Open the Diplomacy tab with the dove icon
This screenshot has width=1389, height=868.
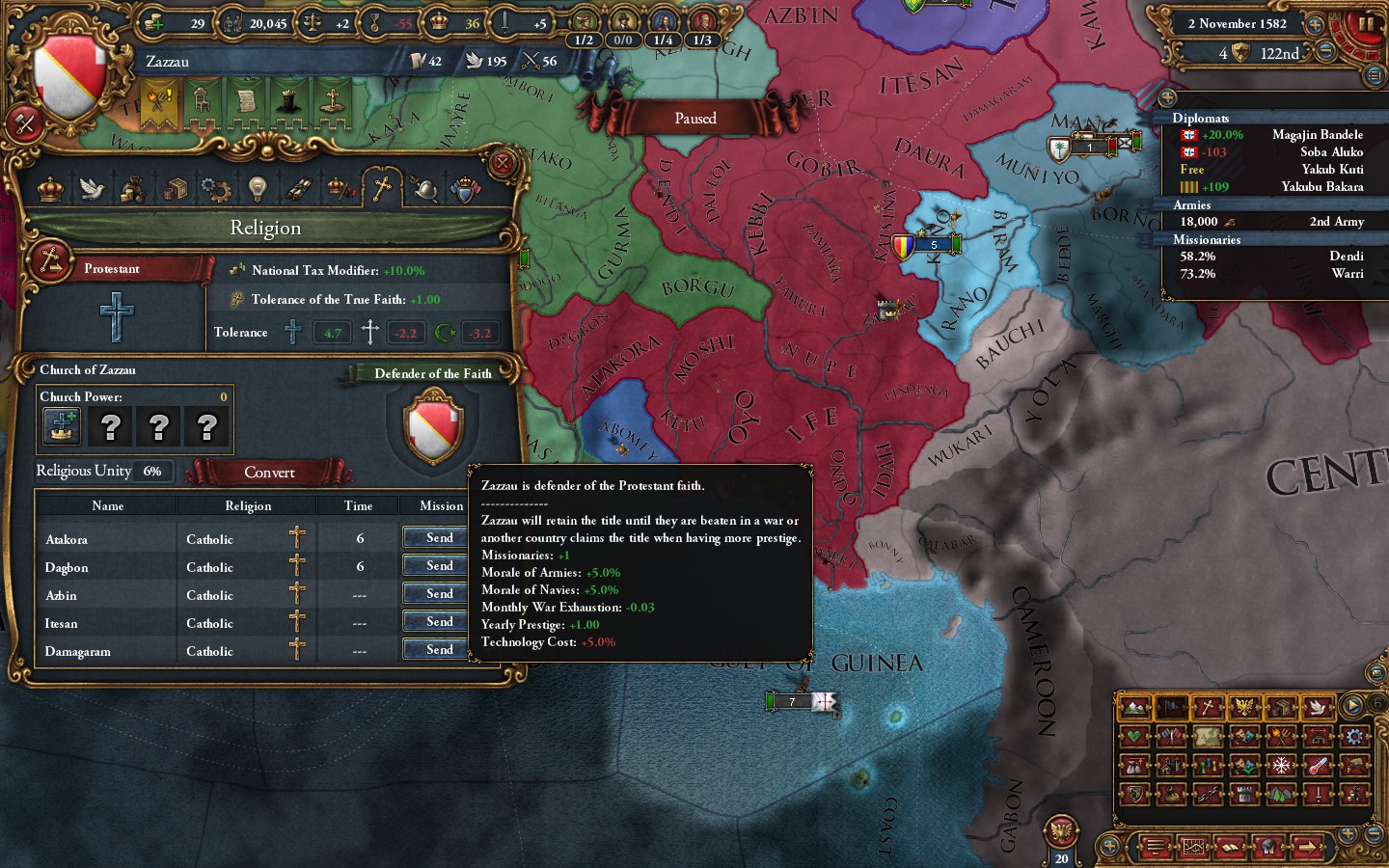pos(91,190)
